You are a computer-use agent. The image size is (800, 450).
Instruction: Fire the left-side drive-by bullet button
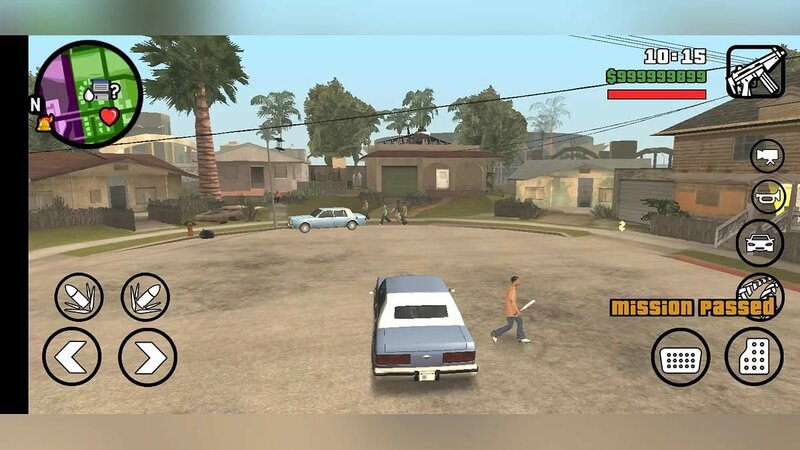click(79, 297)
